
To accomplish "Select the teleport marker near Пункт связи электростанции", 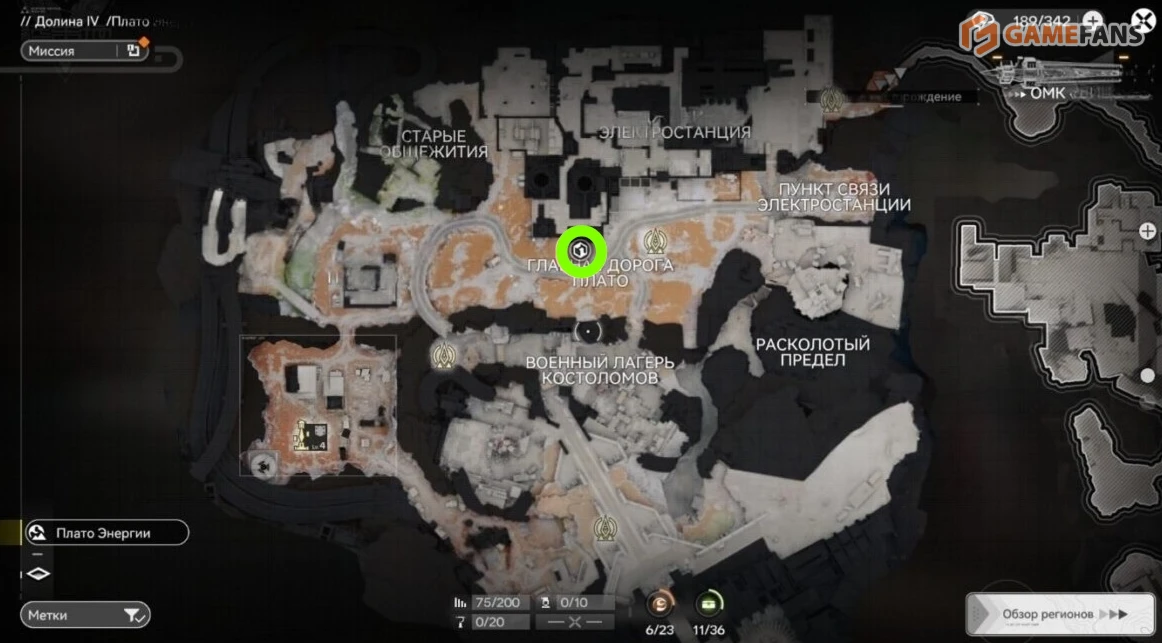I will coord(831,98).
